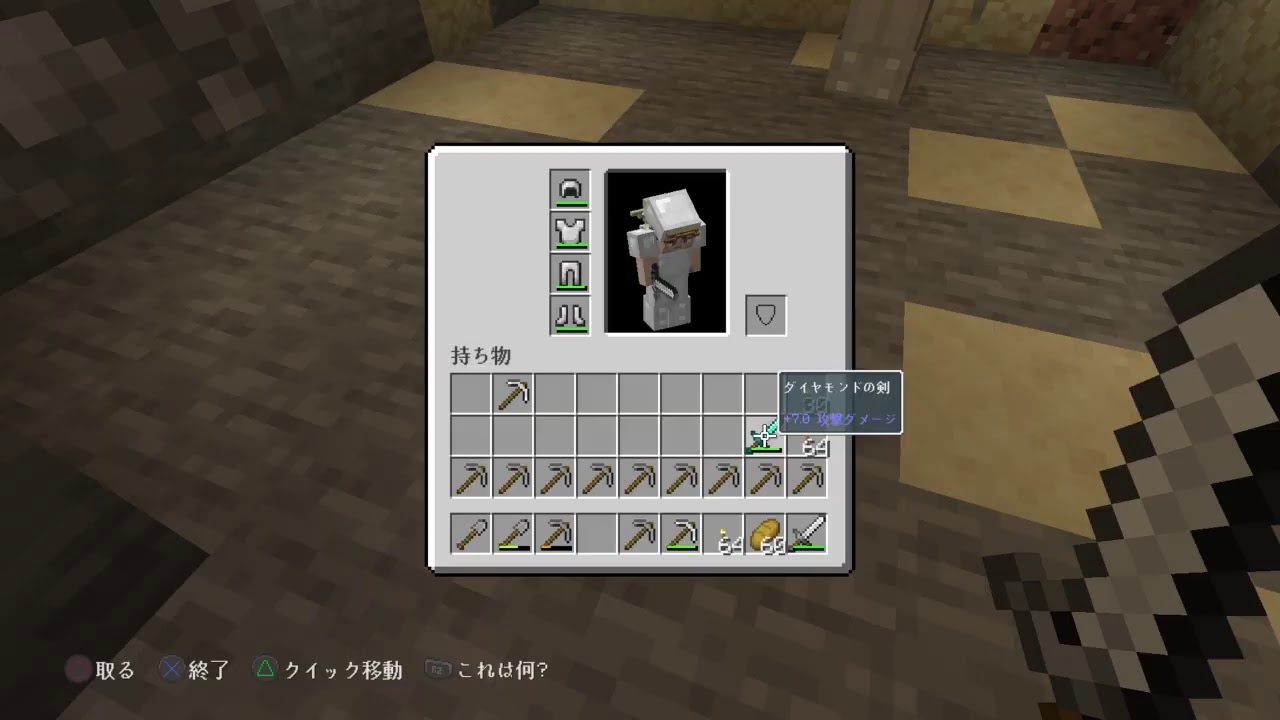Select the diamond pickaxe in the hotbar
This screenshot has width=1280, height=720.
click(x=682, y=533)
